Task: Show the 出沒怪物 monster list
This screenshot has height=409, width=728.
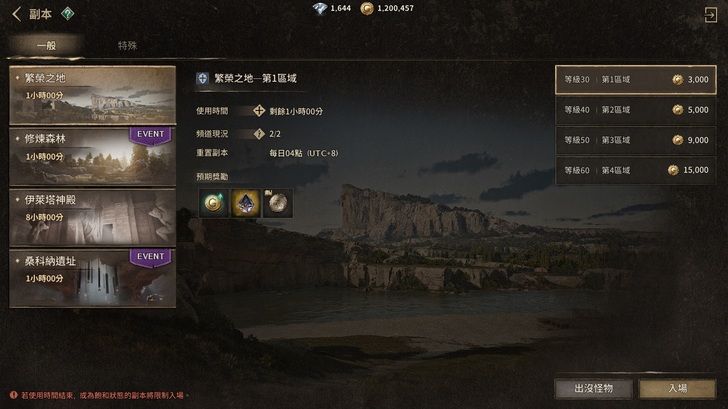Action: pyautogui.click(x=594, y=388)
